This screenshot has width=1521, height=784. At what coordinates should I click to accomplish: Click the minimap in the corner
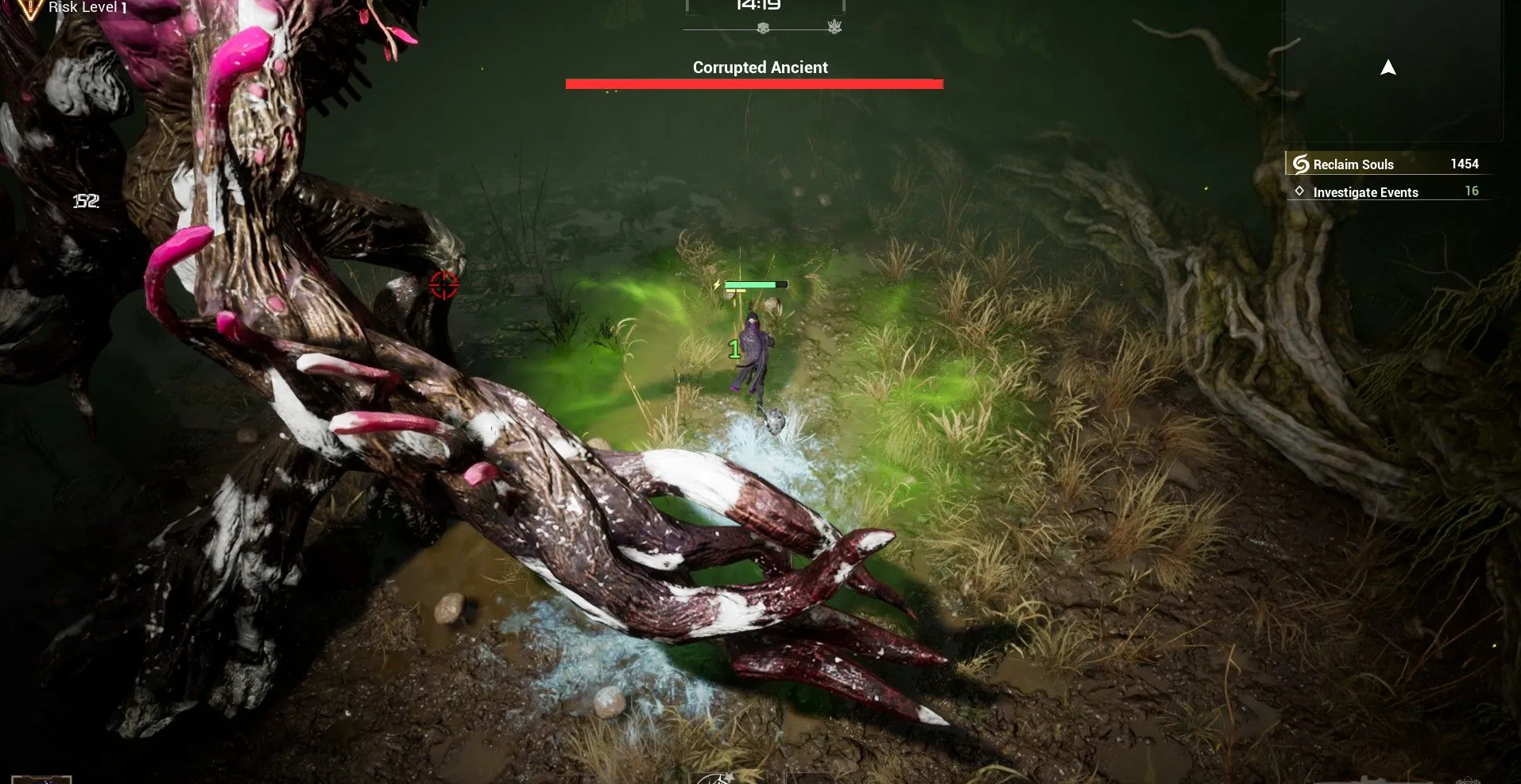[1391, 69]
